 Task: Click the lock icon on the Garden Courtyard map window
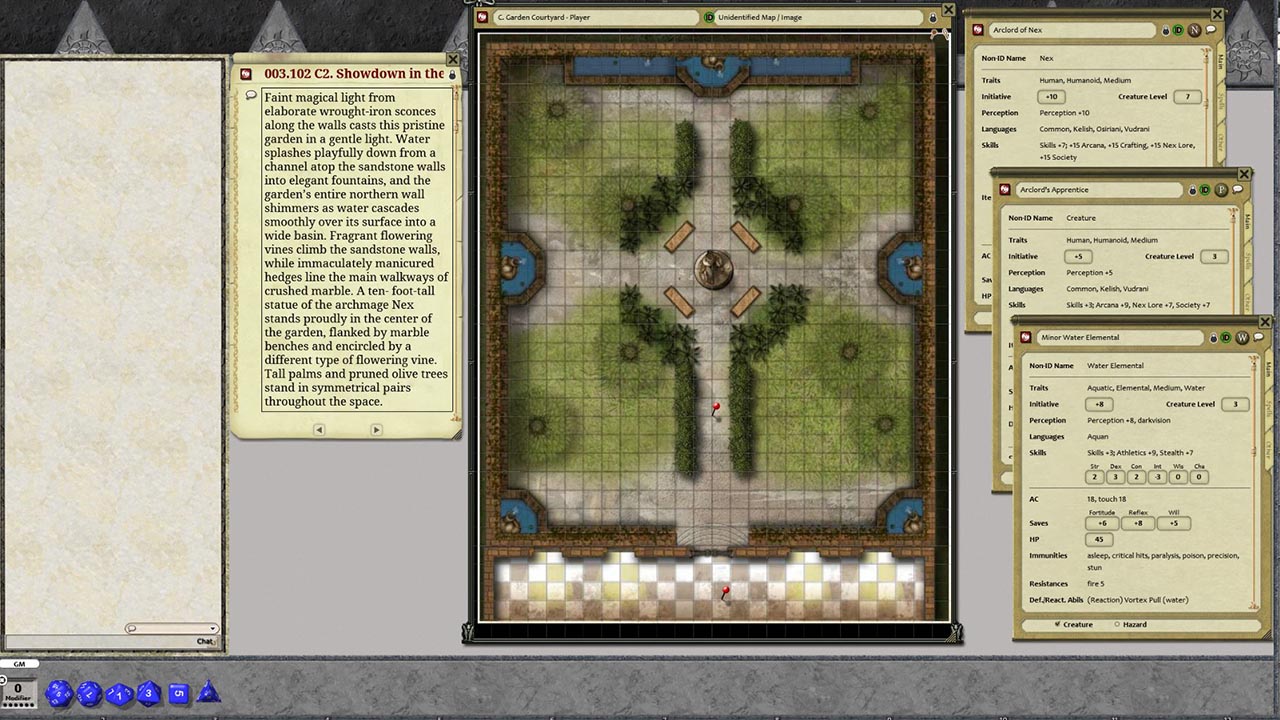coord(932,18)
